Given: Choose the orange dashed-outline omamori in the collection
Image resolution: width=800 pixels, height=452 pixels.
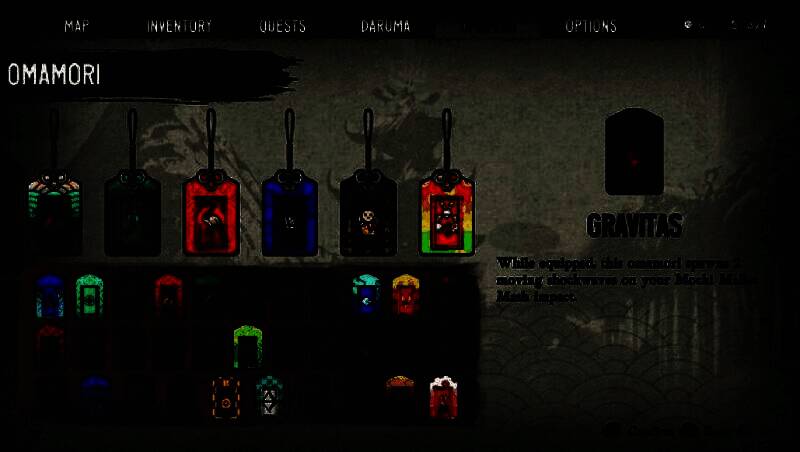Looking at the screenshot, I should click(x=226, y=397).
